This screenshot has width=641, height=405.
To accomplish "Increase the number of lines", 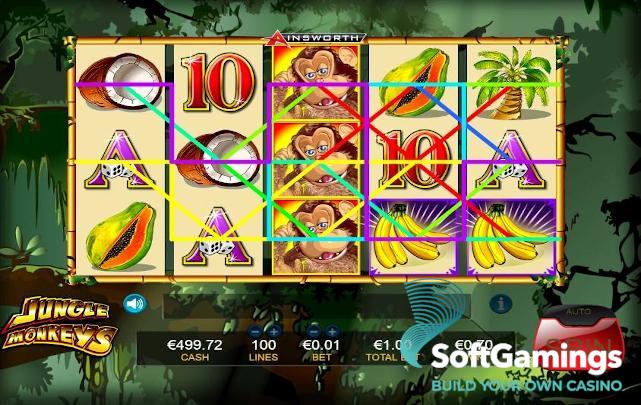I will pyautogui.click(x=273, y=330).
